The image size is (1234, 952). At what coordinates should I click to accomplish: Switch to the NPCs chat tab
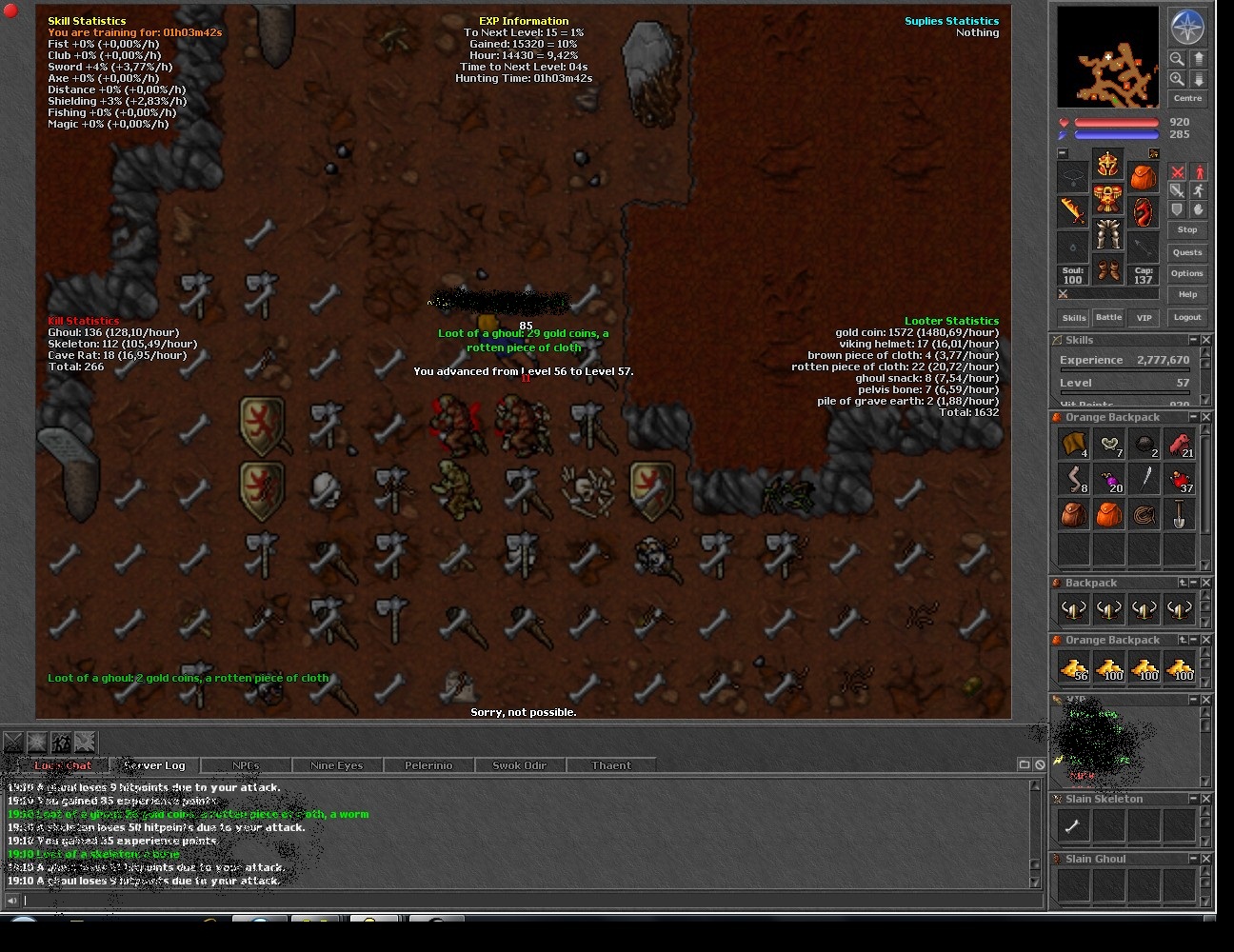point(246,765)
